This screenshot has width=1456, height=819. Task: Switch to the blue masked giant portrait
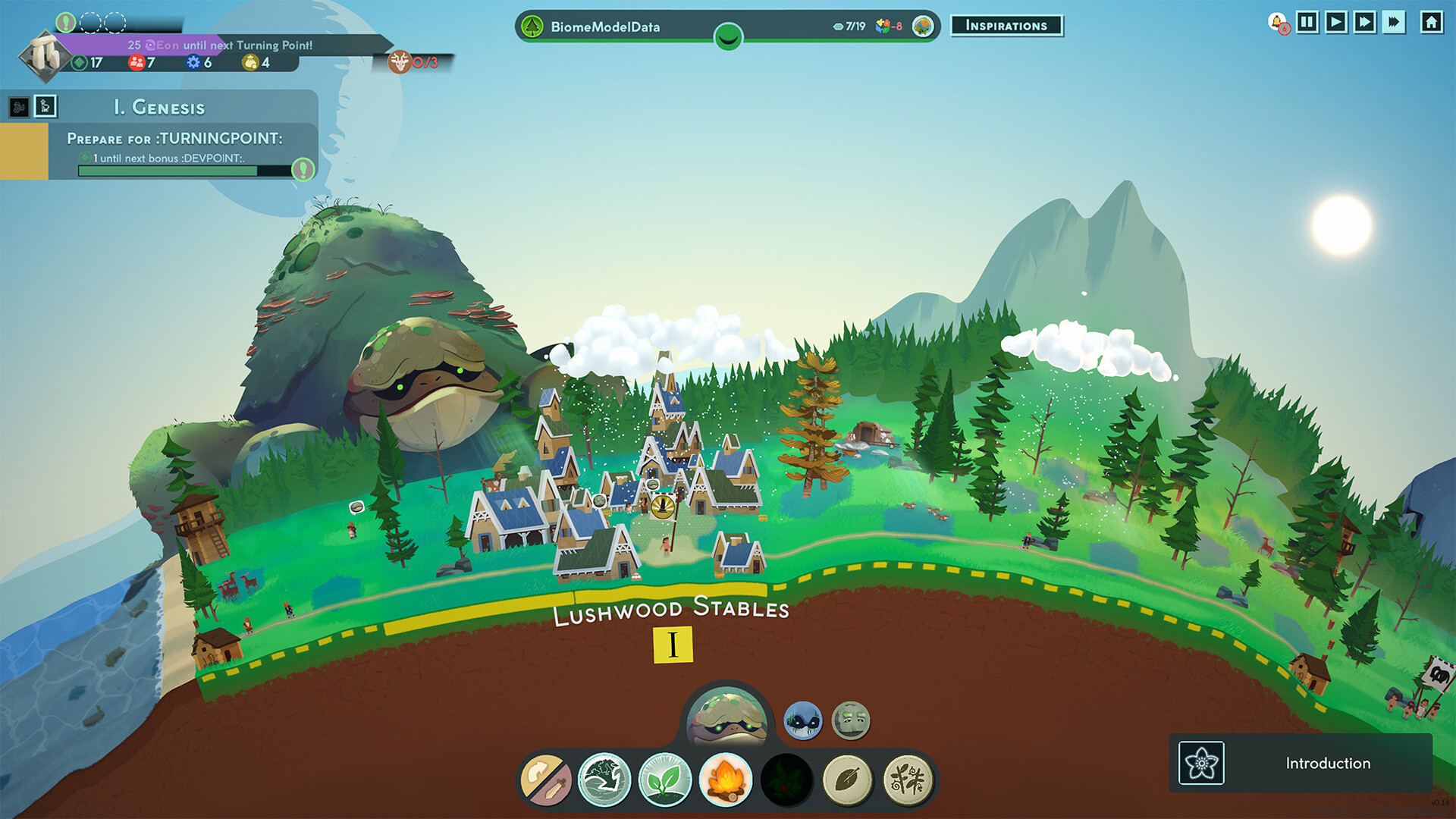pos(802,720)
